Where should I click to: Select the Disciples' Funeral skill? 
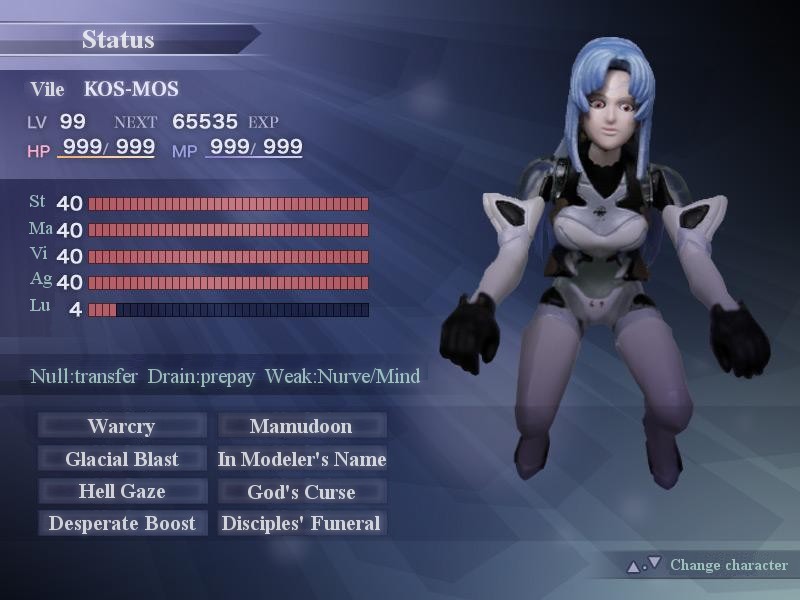(301, 523)
